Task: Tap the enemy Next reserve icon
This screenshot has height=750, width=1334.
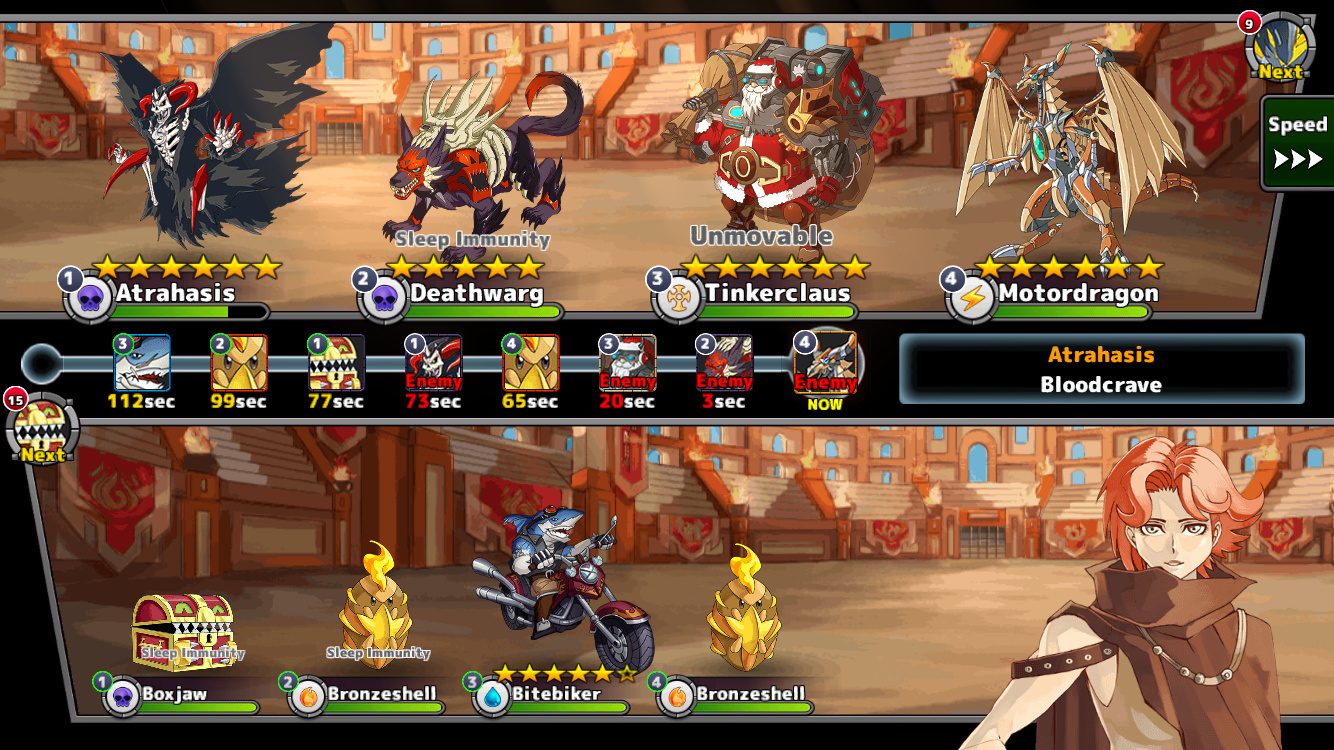Action: 1279,48
